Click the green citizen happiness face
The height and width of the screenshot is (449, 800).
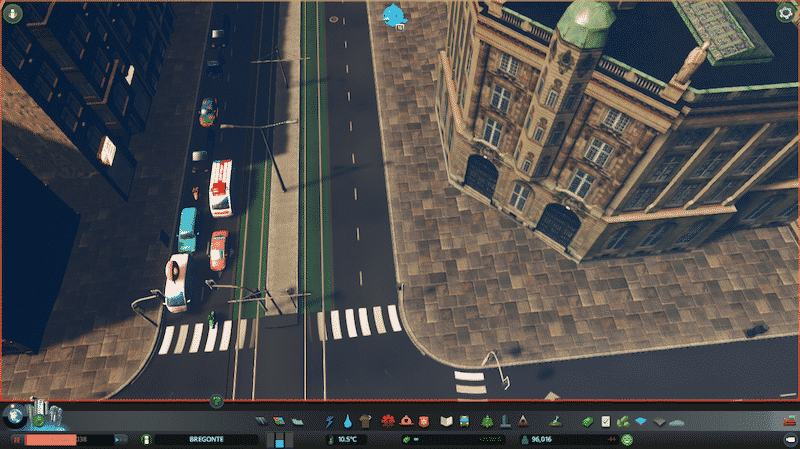click(627, 439)
